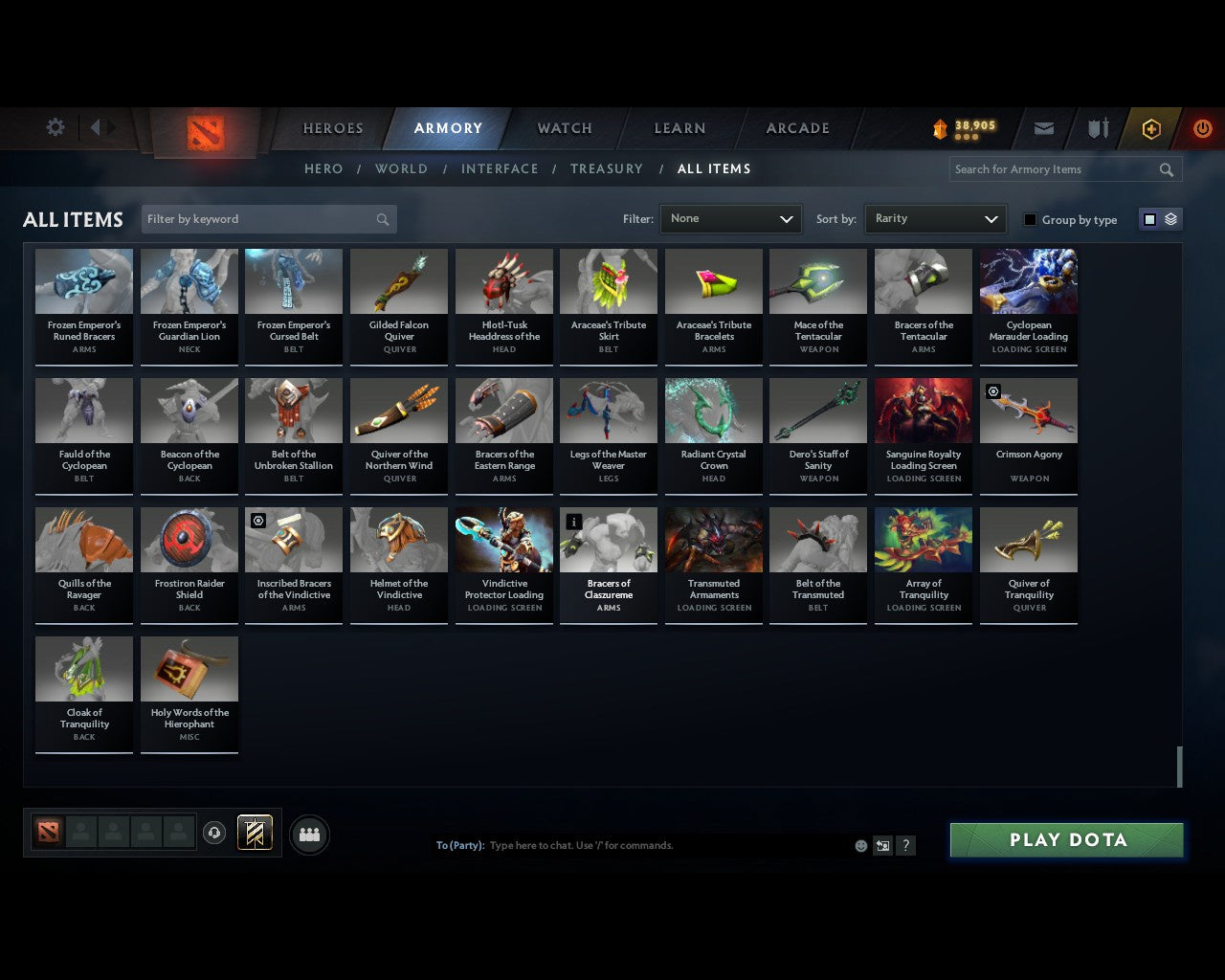This screenshot has height=980, width=1225.
Task: Open the Dota Plus hexagon icon
Action: coord(1150,128)
